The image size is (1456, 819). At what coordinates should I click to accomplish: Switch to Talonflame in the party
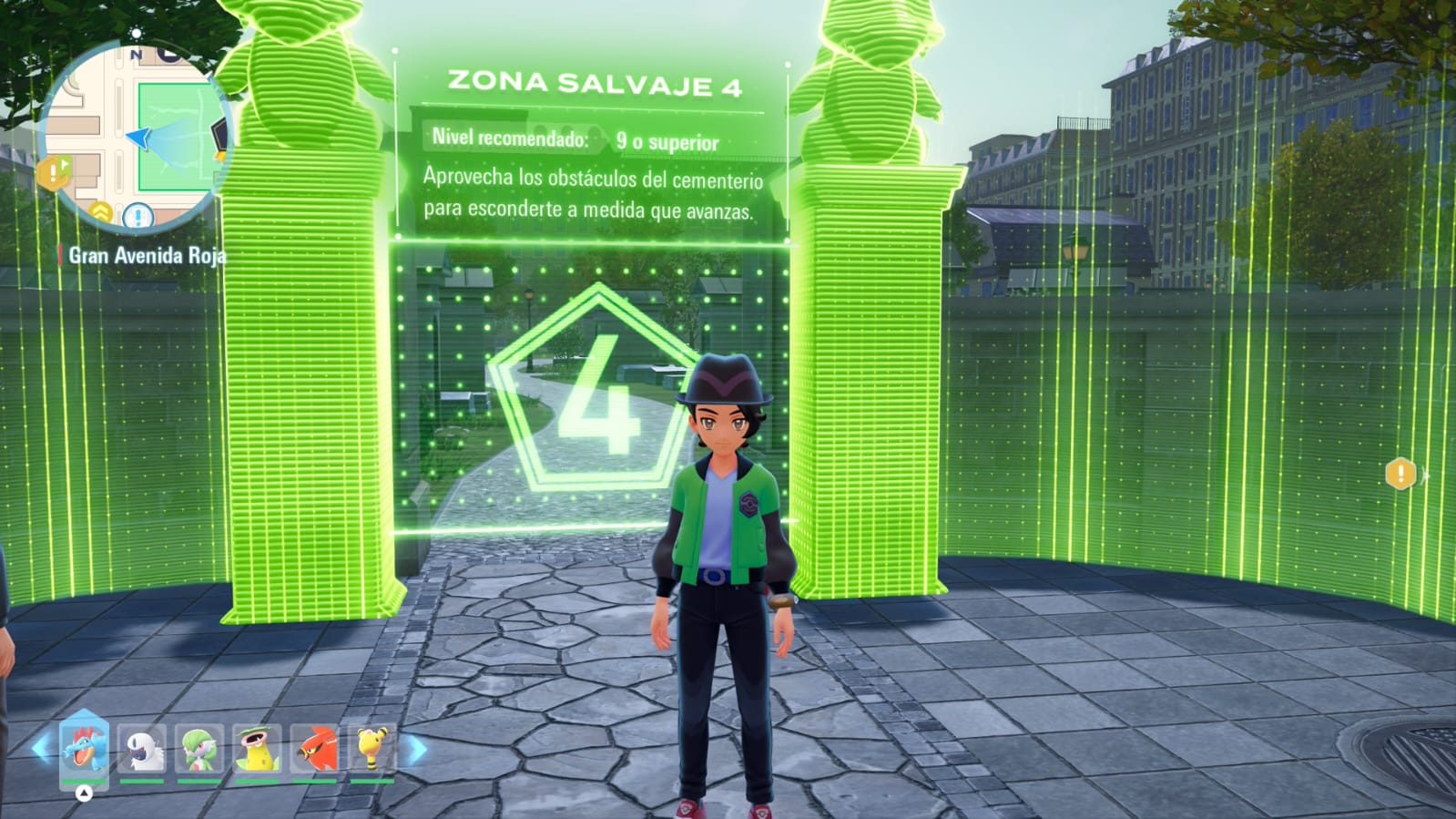click(x=315, y=750)
